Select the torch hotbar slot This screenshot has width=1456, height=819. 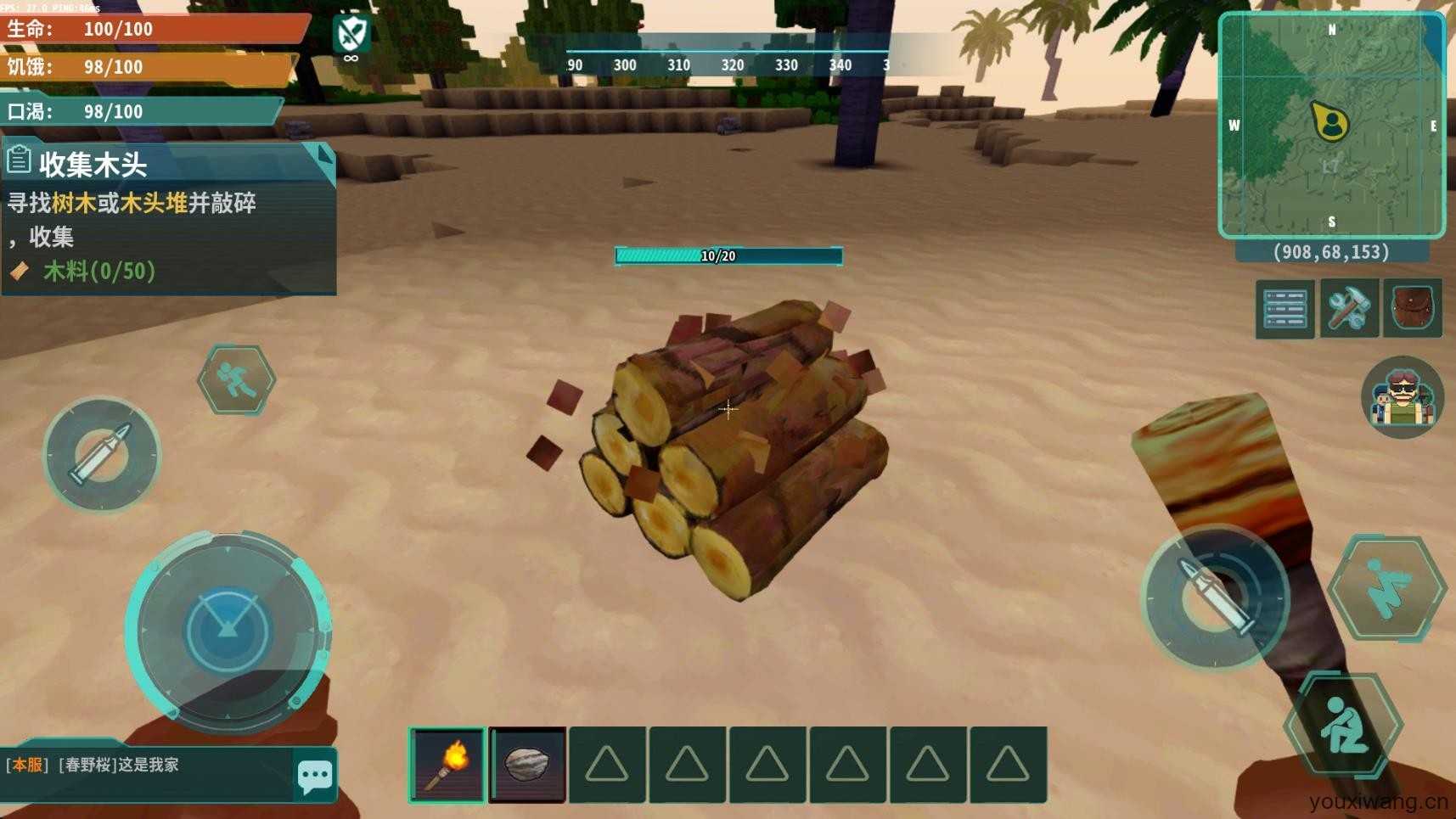point(447,764)
